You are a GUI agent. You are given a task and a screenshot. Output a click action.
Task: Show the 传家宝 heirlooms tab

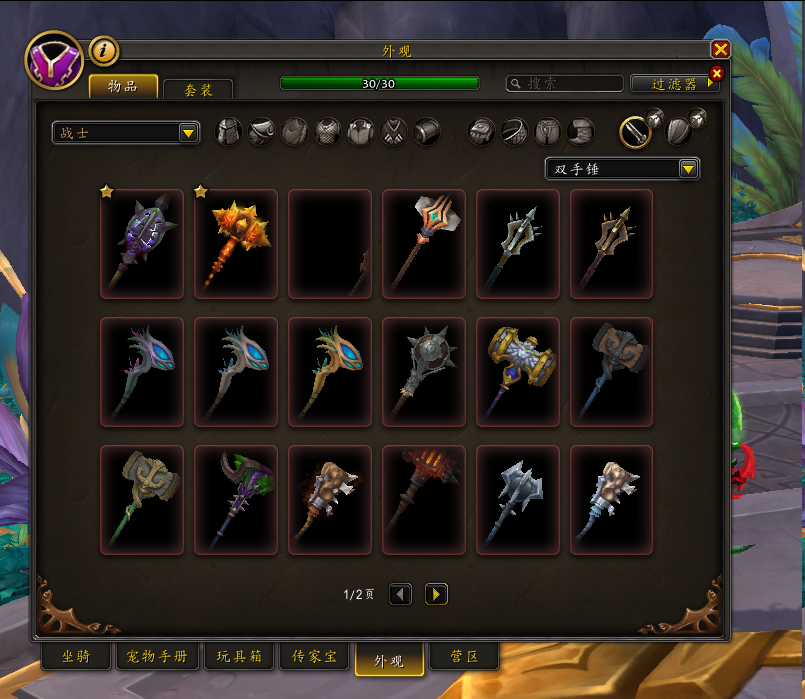click(314, 657)
